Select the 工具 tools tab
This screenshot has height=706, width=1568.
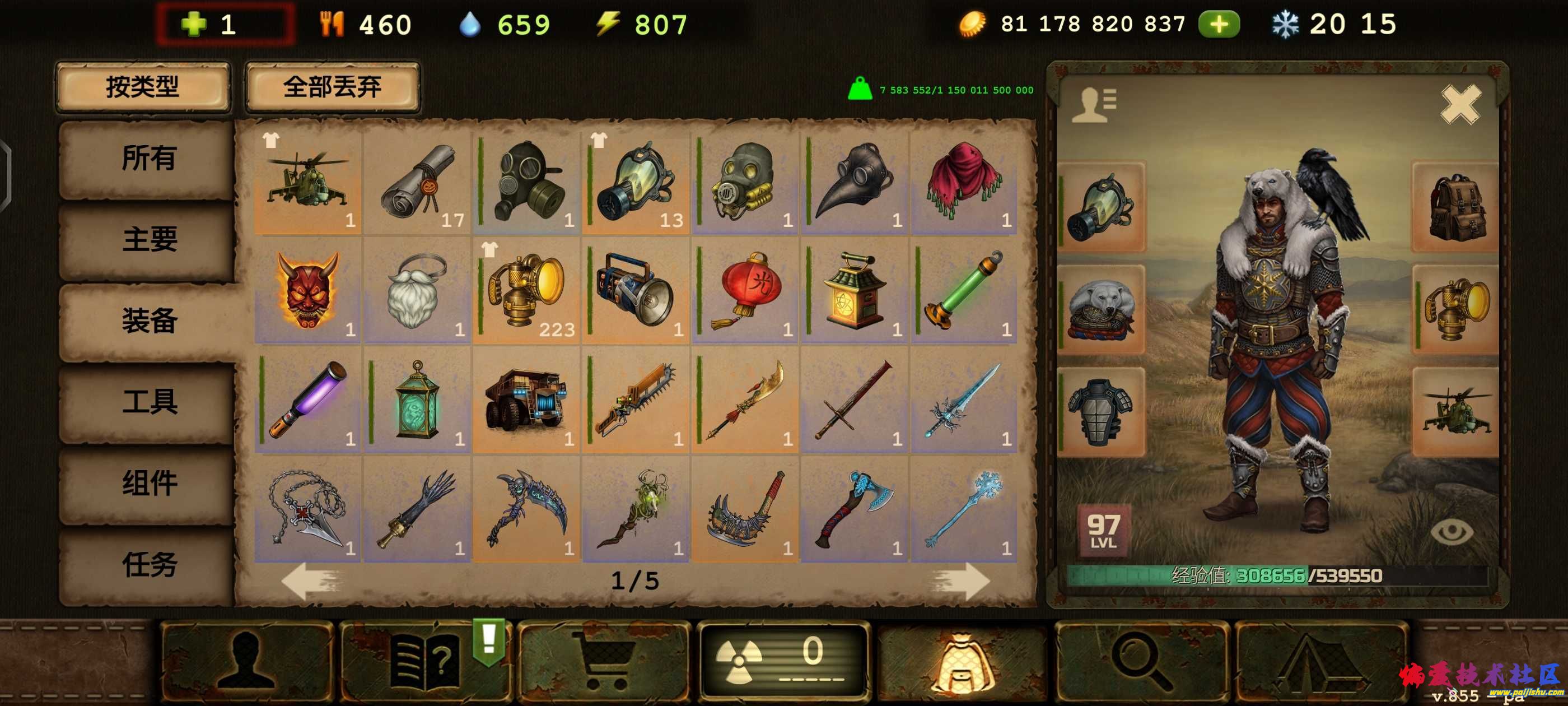tap(148, 401)
